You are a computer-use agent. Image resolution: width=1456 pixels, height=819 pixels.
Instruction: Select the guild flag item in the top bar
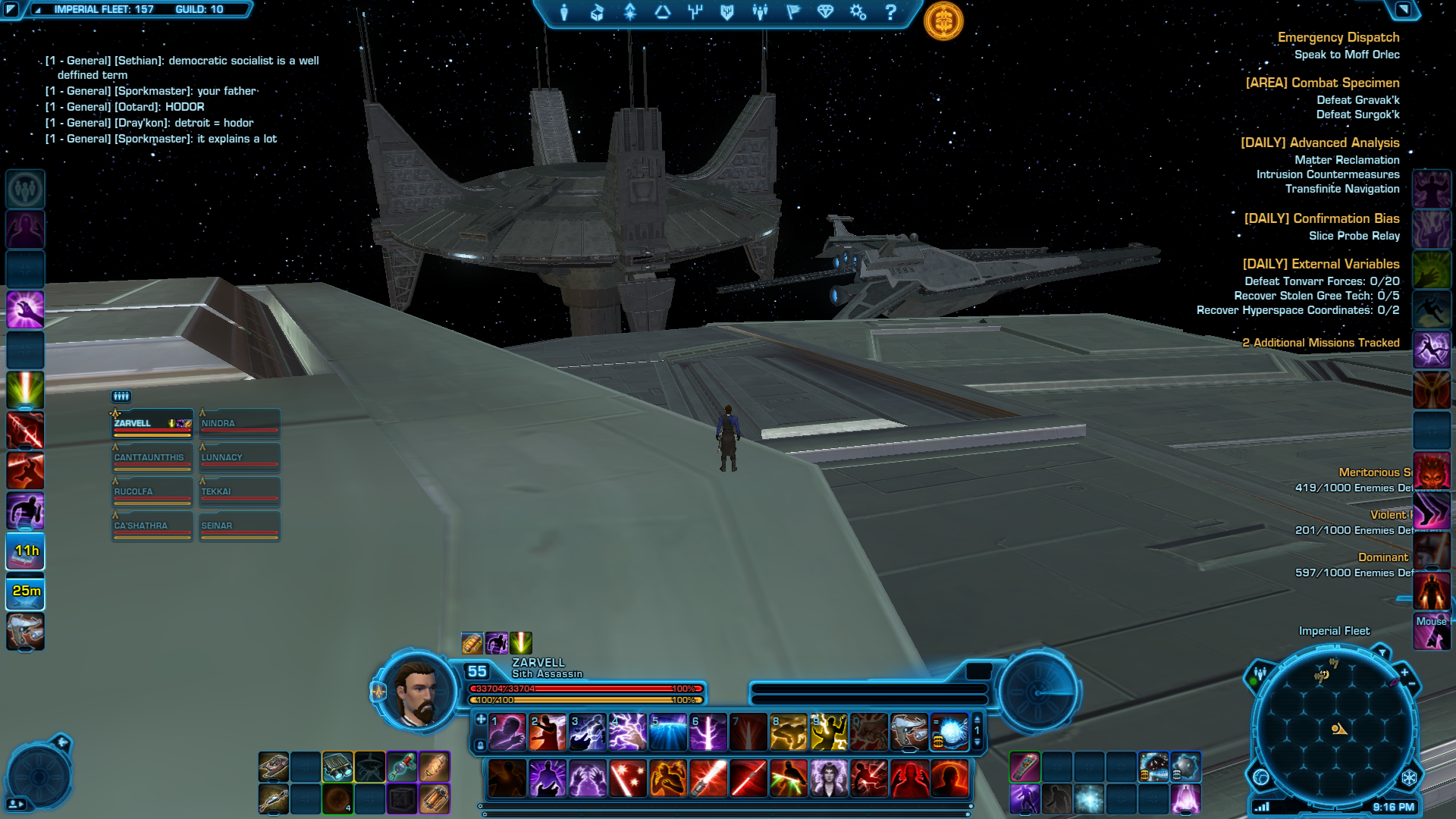pyautogui.click(x=792, y=12)
